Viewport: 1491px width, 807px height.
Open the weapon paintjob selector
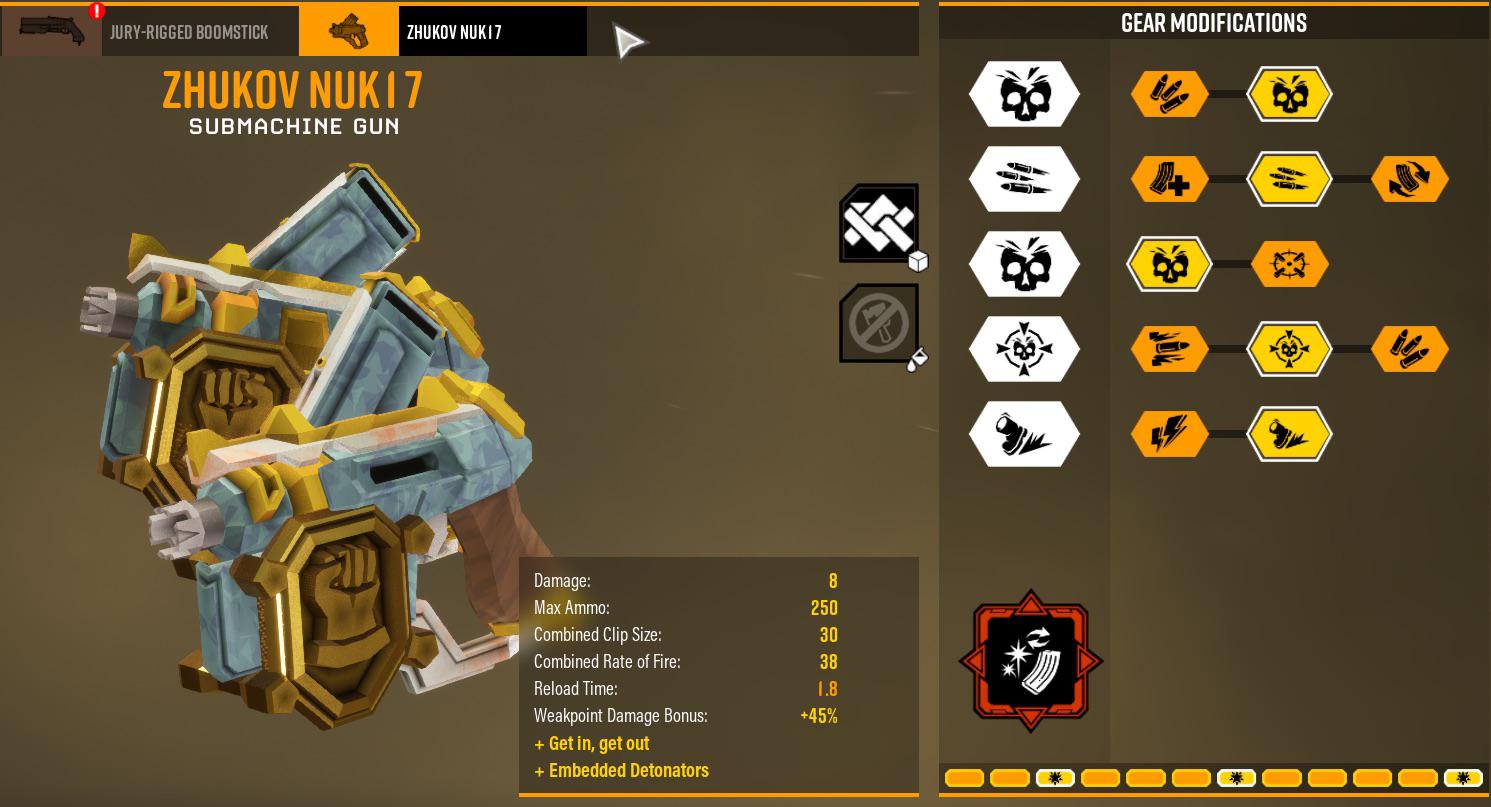coord(879,323)
